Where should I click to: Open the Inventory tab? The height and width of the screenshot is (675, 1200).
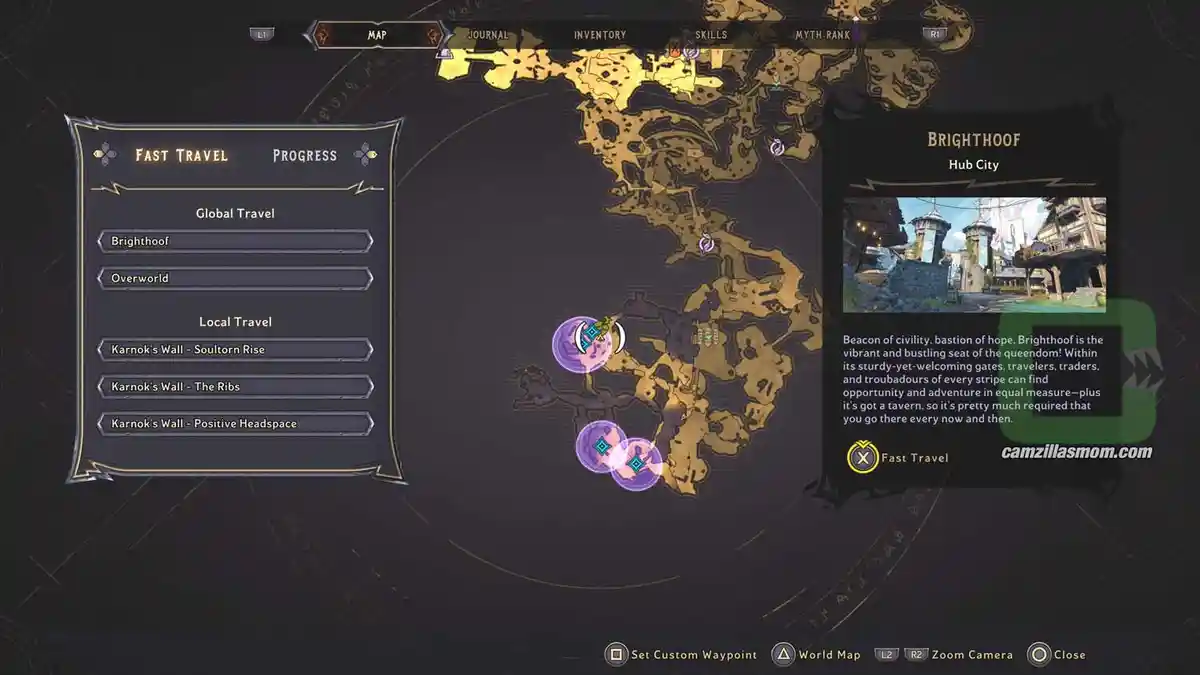[600, 35]
